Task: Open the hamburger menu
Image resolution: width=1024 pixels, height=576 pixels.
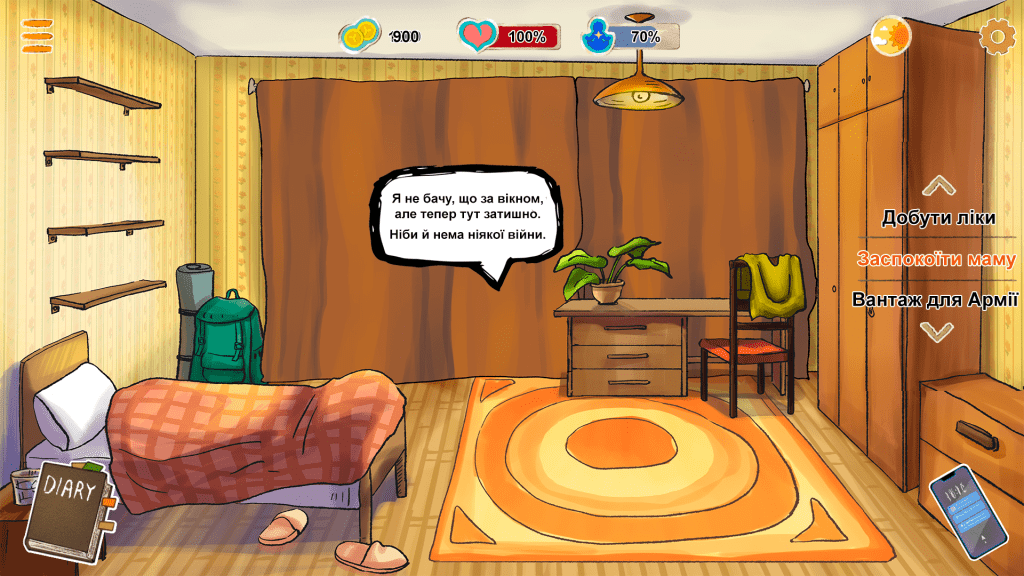Action: pyautogui.click(x=37, y=35)
